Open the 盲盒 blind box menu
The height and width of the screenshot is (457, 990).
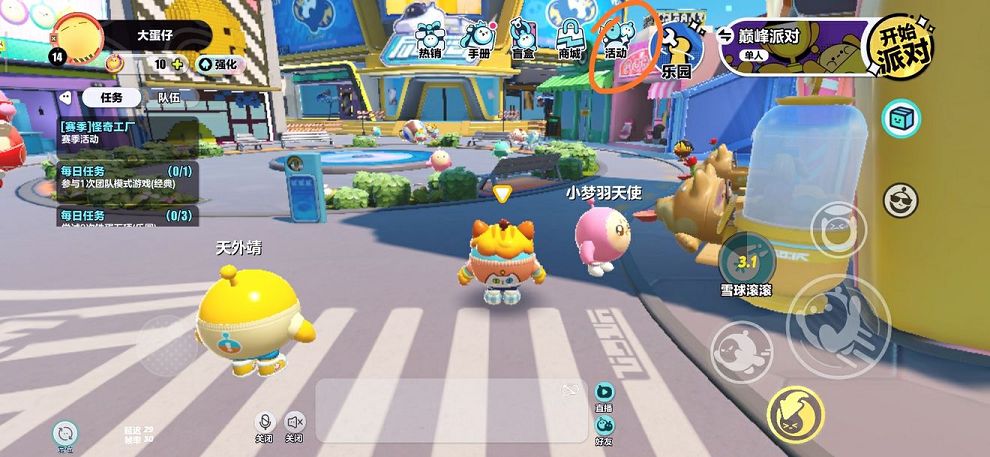coord(522,38)
